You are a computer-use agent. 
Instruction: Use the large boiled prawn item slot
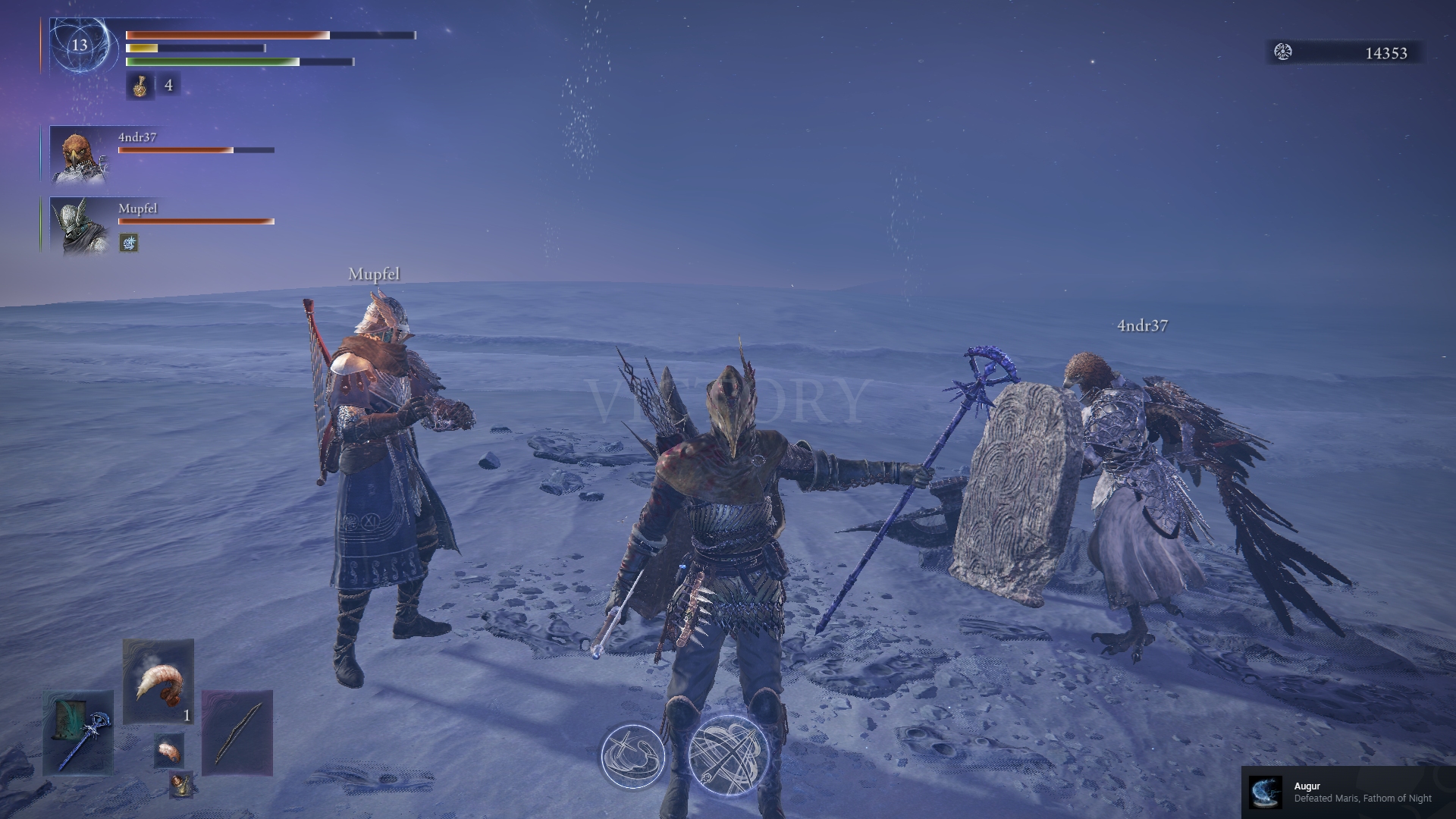(158, 681)
